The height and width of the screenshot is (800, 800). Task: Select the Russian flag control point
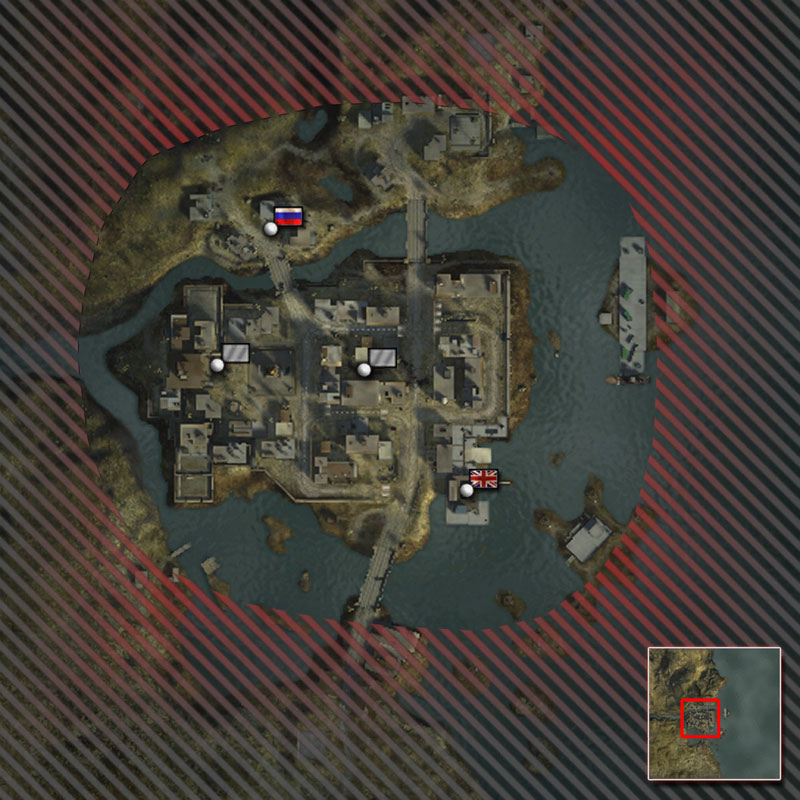(287, 217)
